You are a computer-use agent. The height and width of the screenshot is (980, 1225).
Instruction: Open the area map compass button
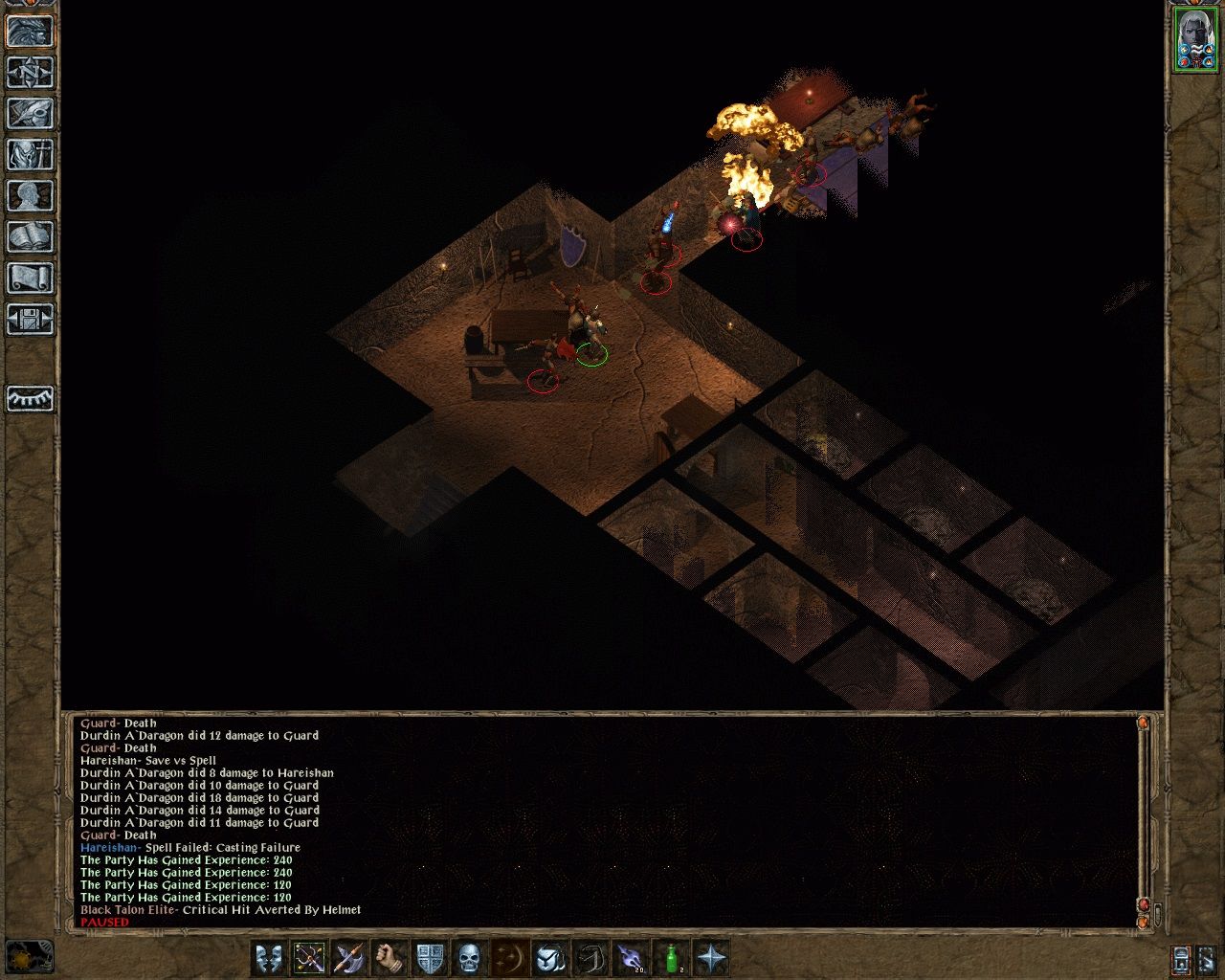pos(30,72)
